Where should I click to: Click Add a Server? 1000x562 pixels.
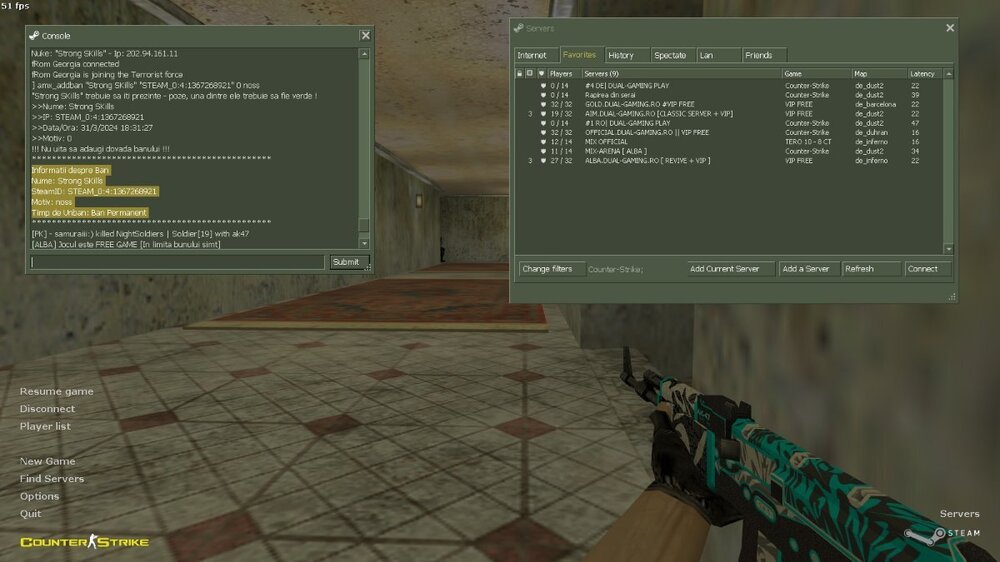pyautogui.click(x=806, y=269)
